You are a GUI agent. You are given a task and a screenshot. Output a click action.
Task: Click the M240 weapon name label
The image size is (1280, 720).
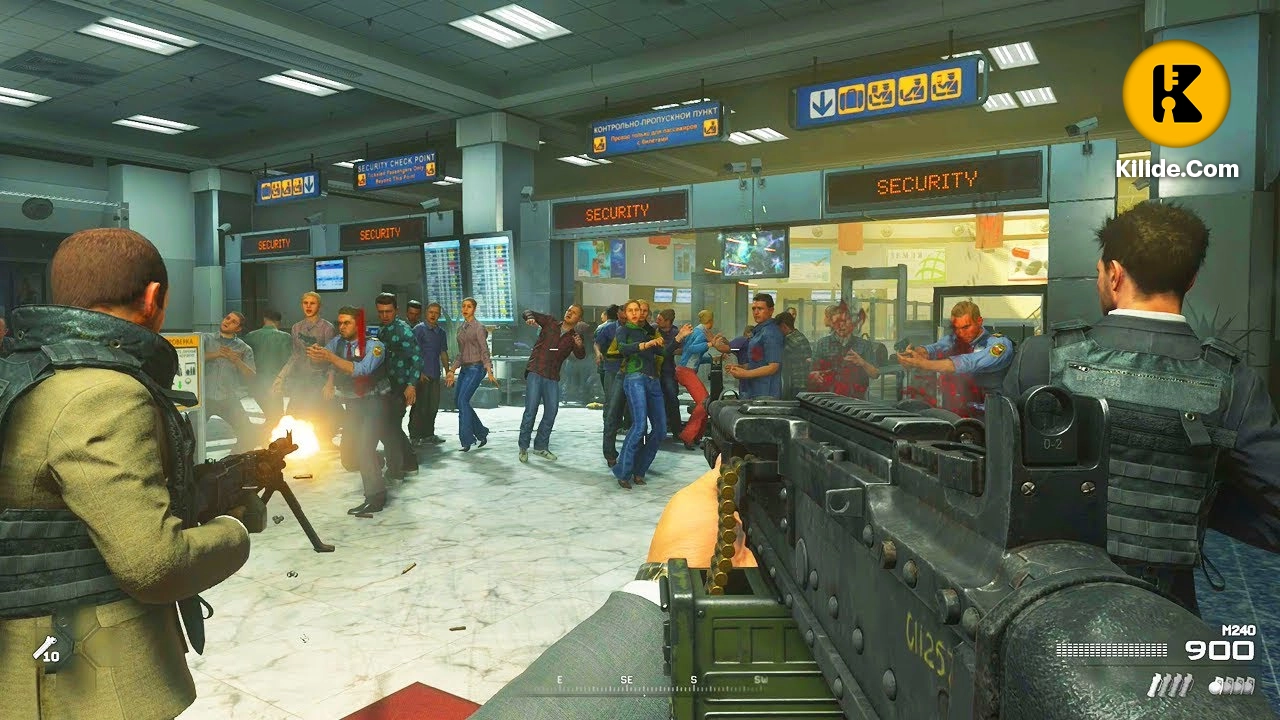coord(1239,628)
